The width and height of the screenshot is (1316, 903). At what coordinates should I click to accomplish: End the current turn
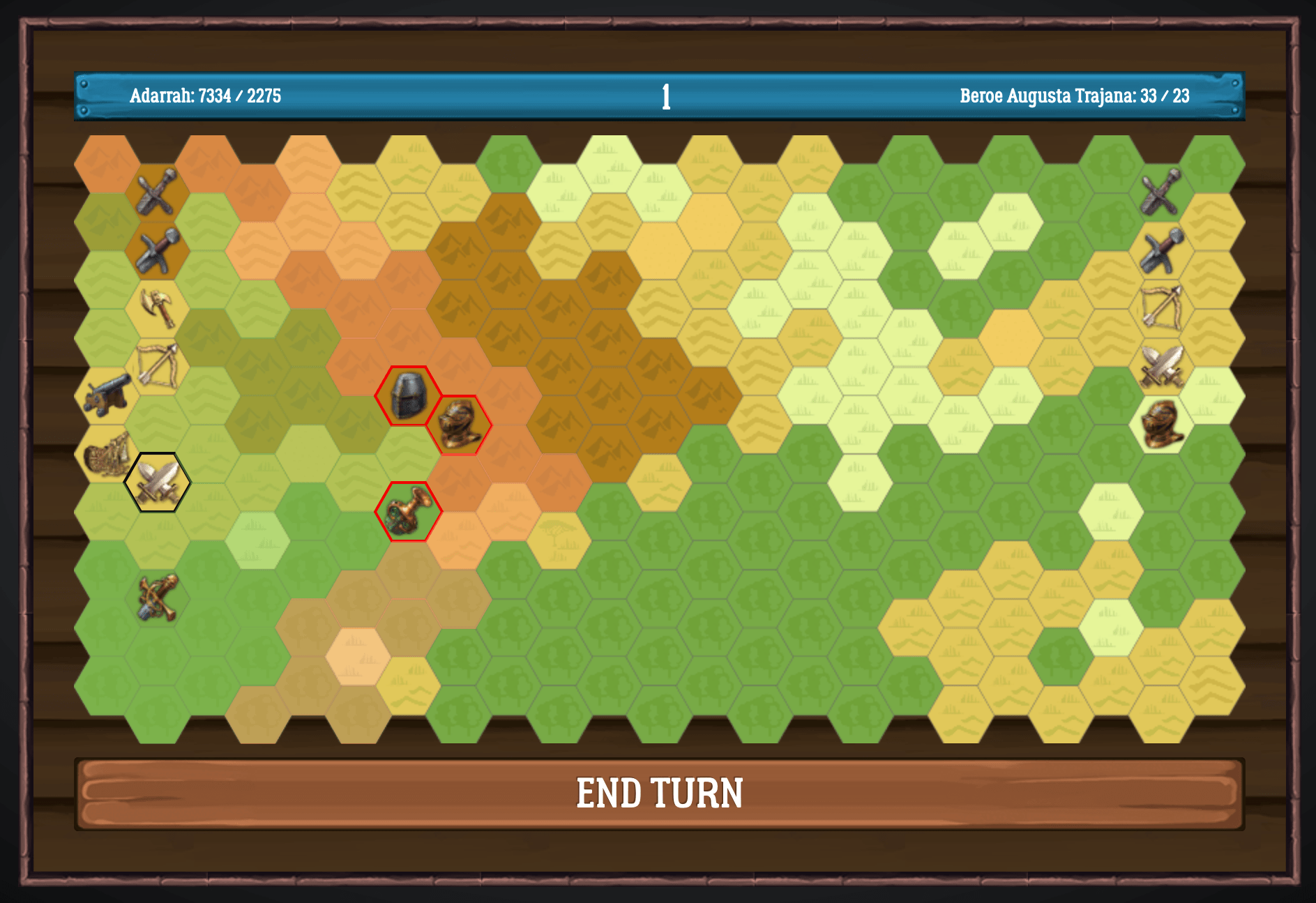[659, 794]
